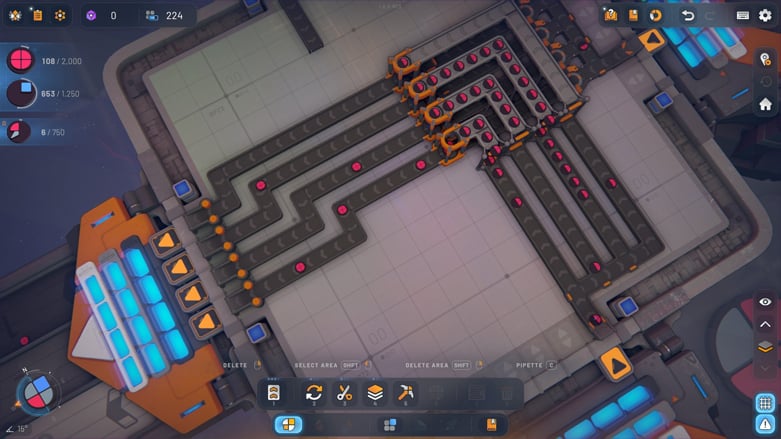
Task: Toggle the grid overlay button
Action: [765, 403]
